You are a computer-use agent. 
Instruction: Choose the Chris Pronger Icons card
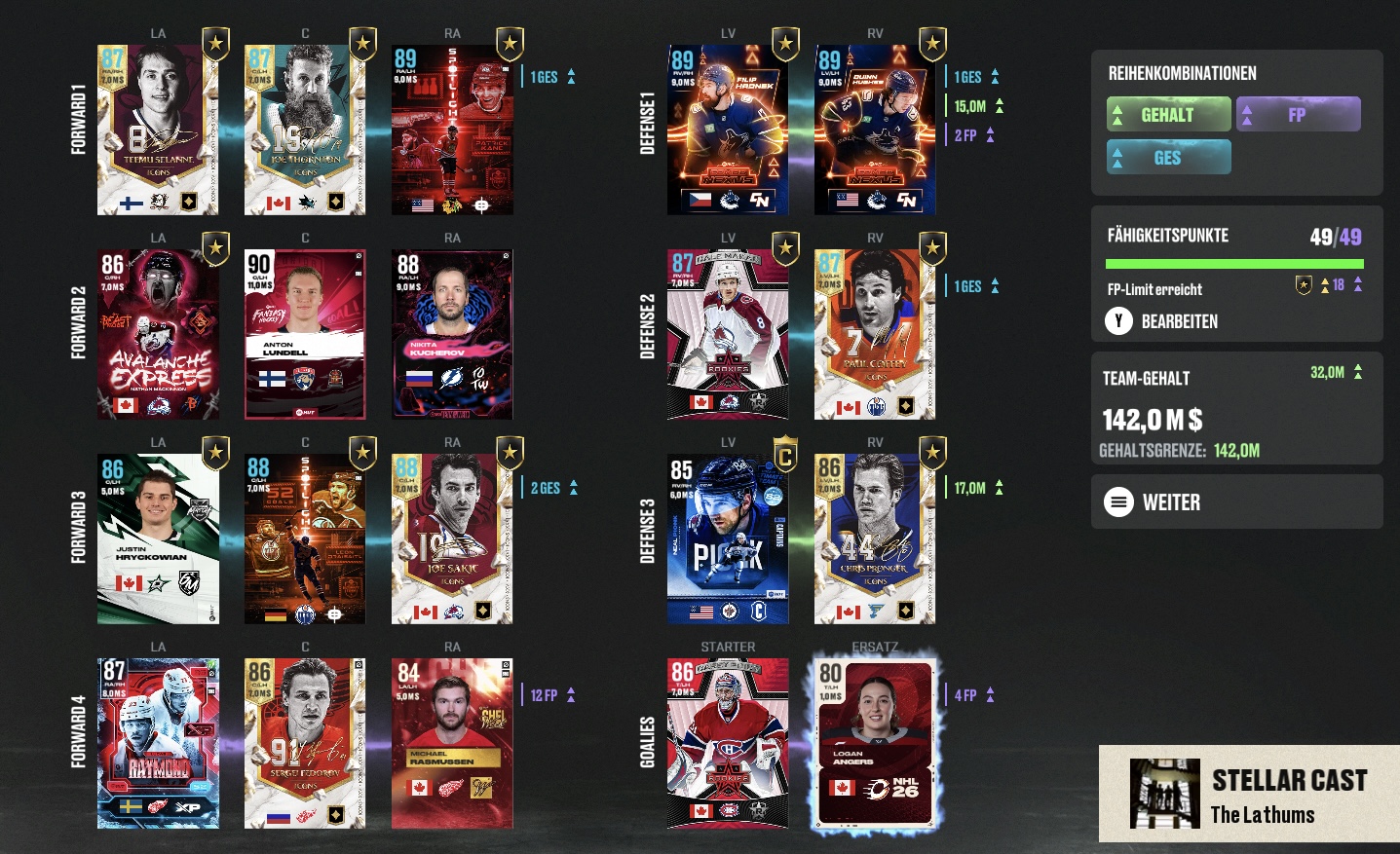875,538
